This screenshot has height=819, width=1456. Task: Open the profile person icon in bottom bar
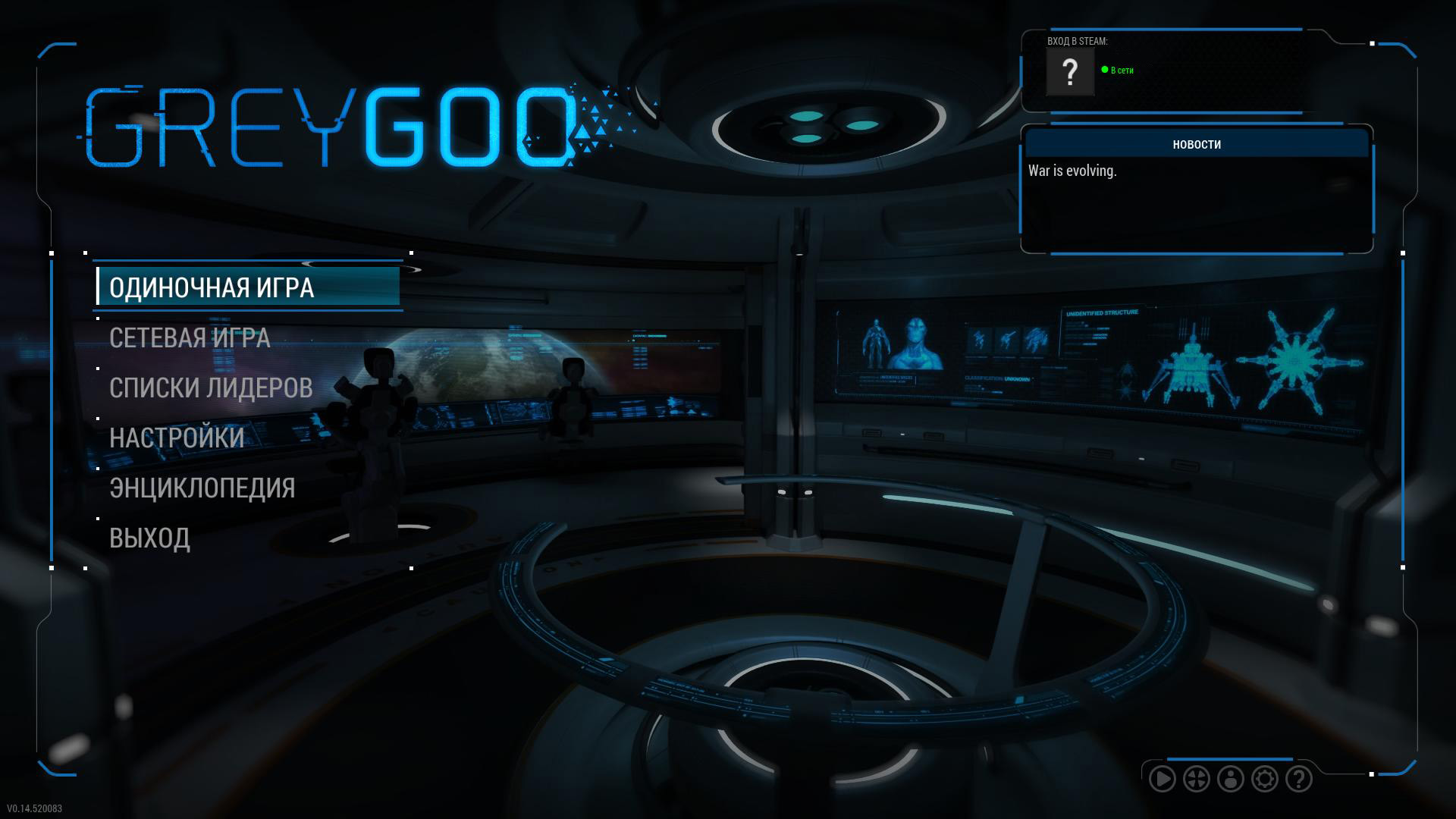pos(1231,779)
